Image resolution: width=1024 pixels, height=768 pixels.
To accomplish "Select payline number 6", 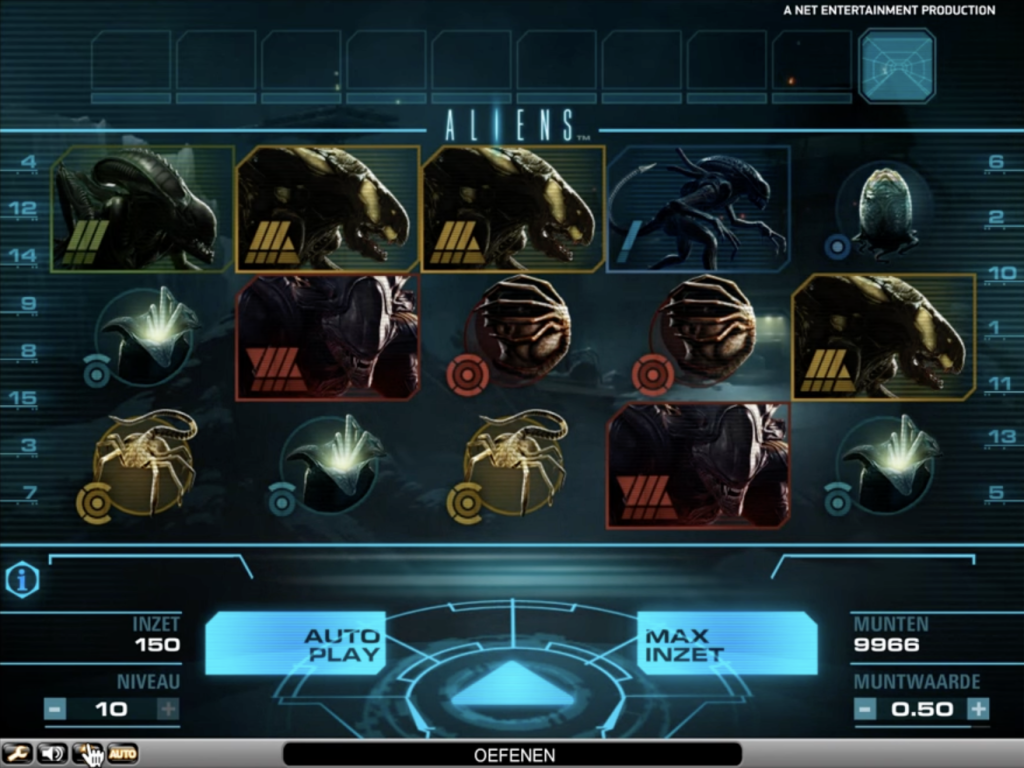I will coord(995,161).
